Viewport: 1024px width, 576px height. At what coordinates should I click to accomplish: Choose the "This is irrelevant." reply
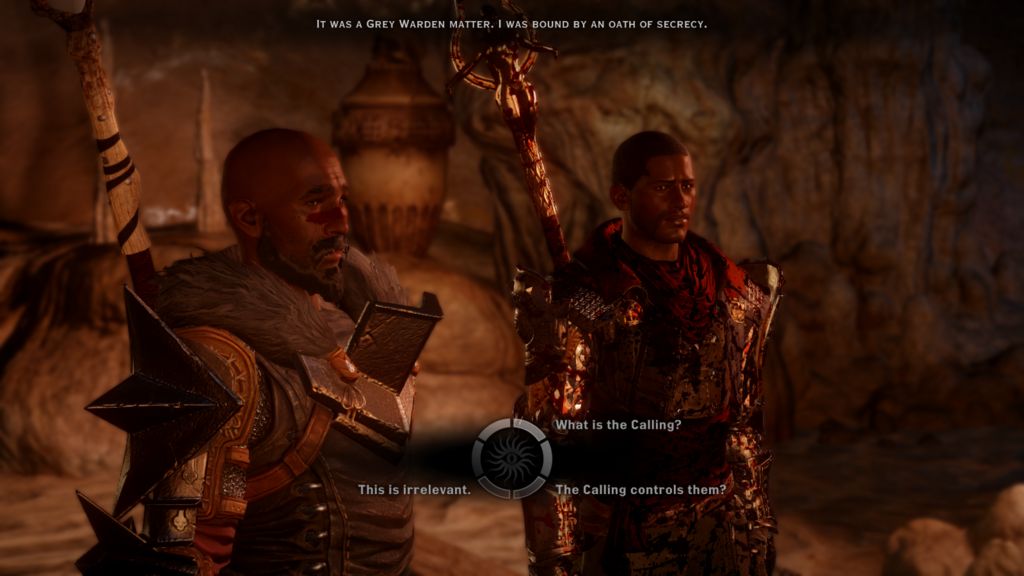[414, 490]
